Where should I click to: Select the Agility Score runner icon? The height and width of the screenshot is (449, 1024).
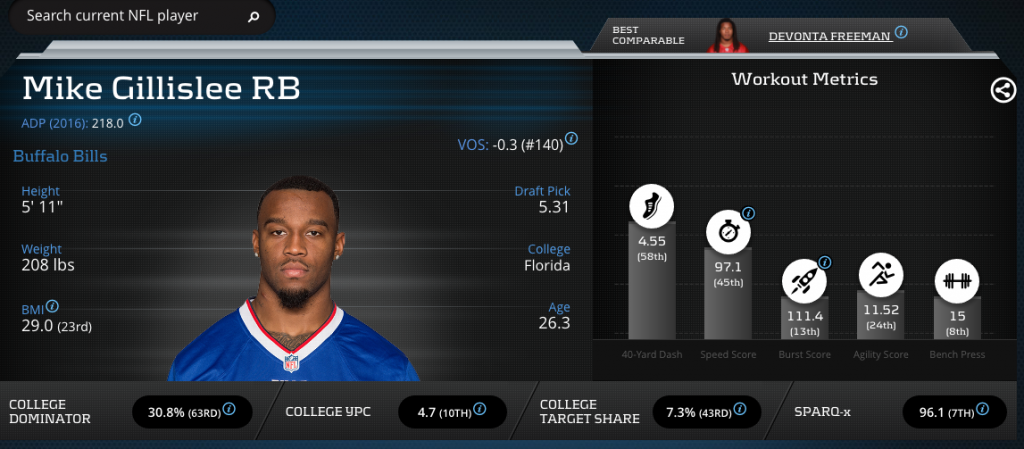click(881, 273)
